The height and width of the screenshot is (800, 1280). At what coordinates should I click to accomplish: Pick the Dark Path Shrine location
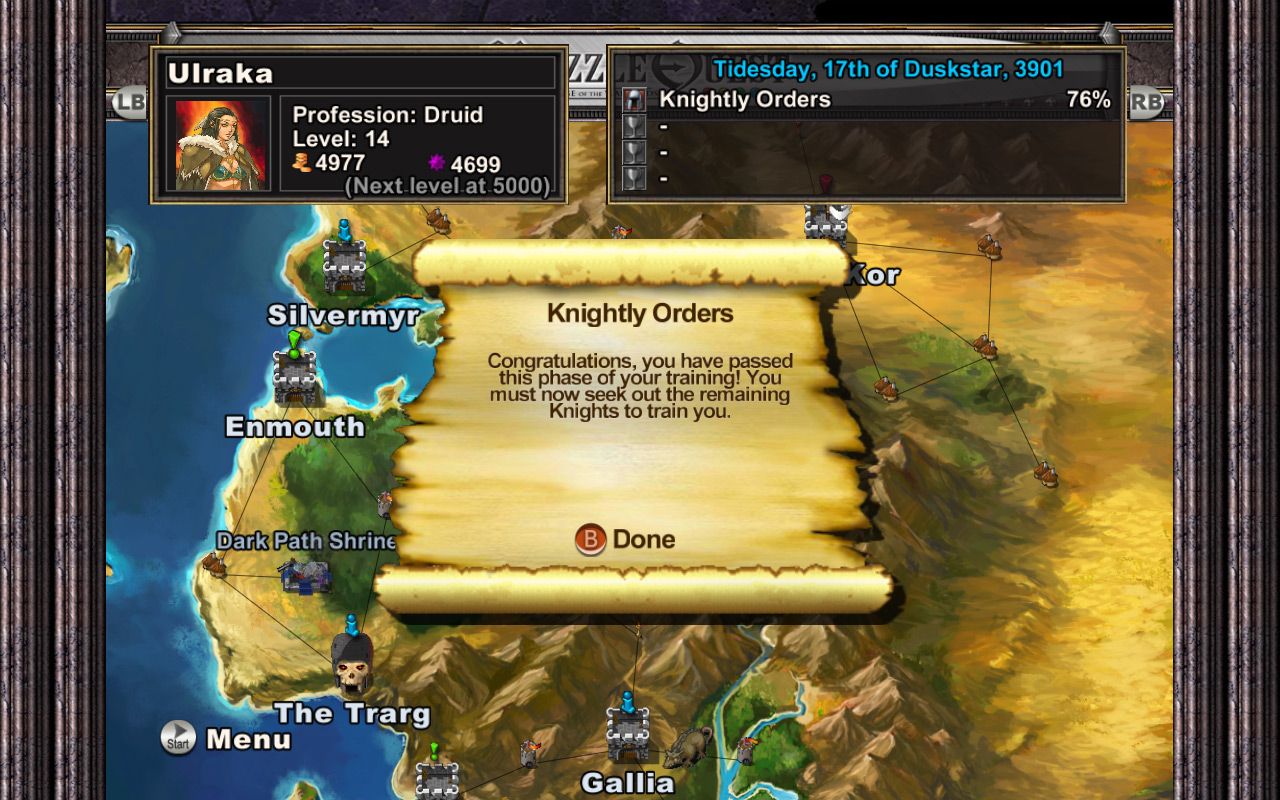tap(306, 574)
